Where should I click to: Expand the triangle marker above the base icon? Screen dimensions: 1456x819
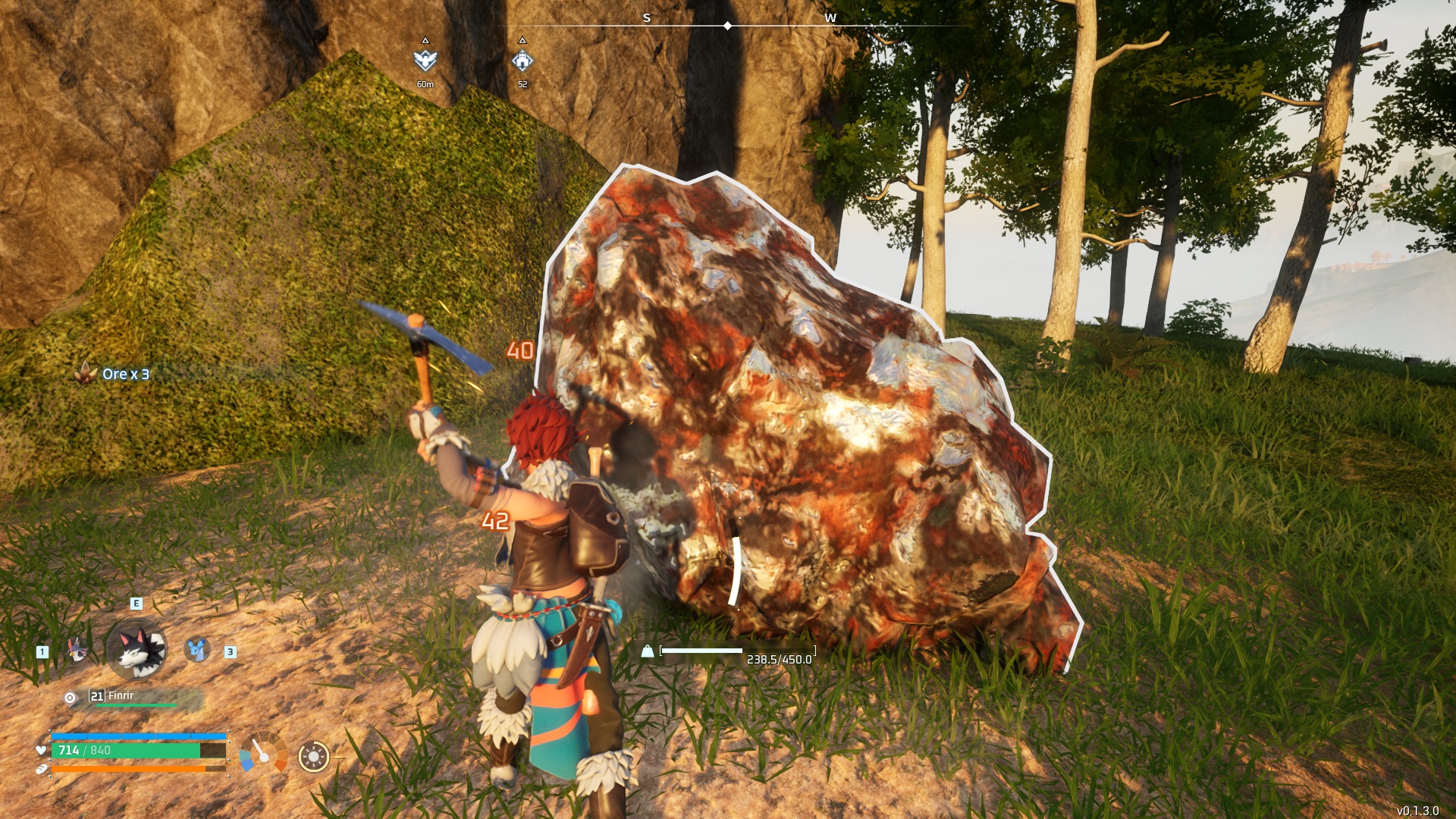pyautogui.click(x=522, y=41)
